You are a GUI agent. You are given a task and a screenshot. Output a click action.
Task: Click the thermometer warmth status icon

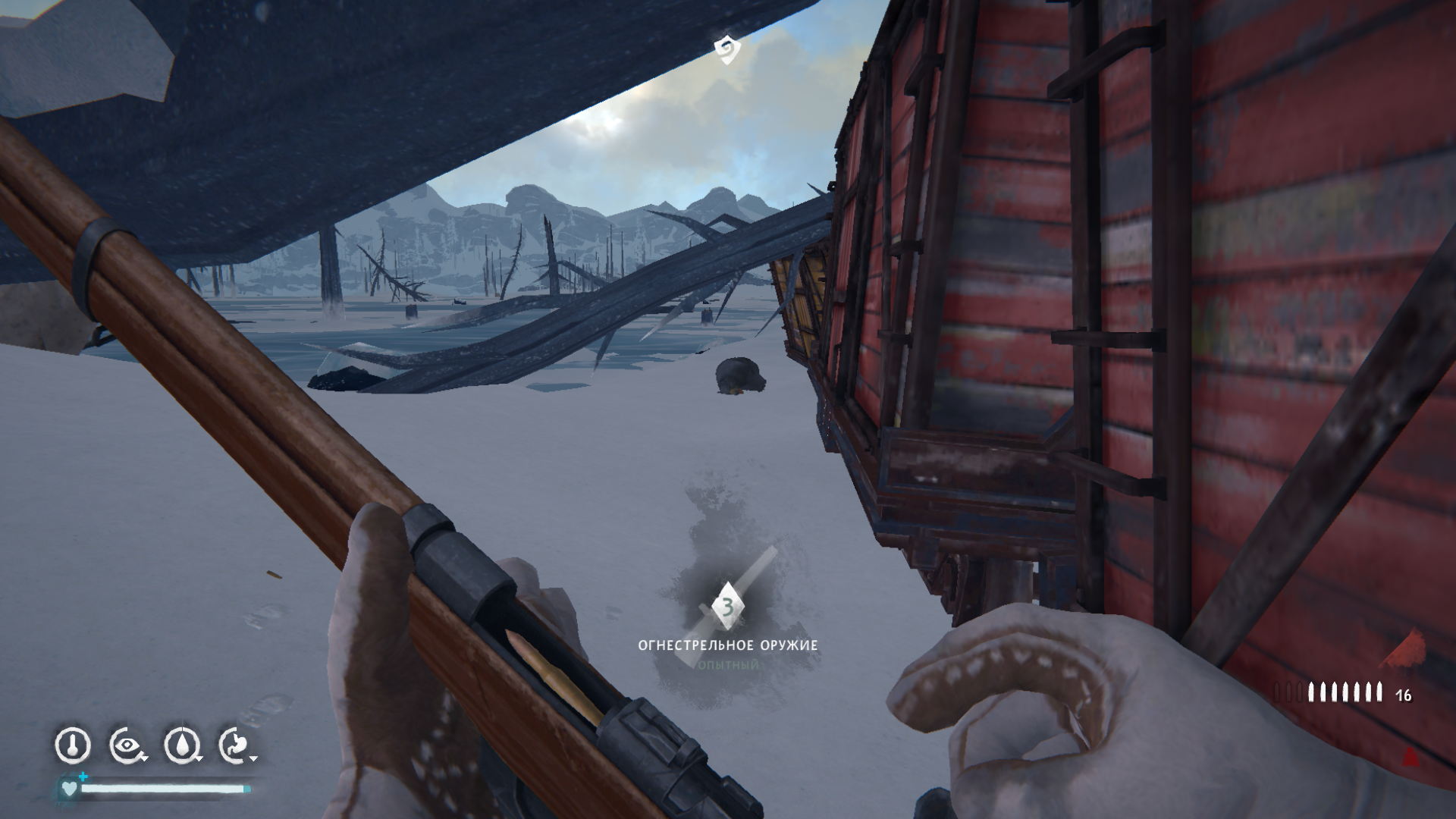point(73,745)
